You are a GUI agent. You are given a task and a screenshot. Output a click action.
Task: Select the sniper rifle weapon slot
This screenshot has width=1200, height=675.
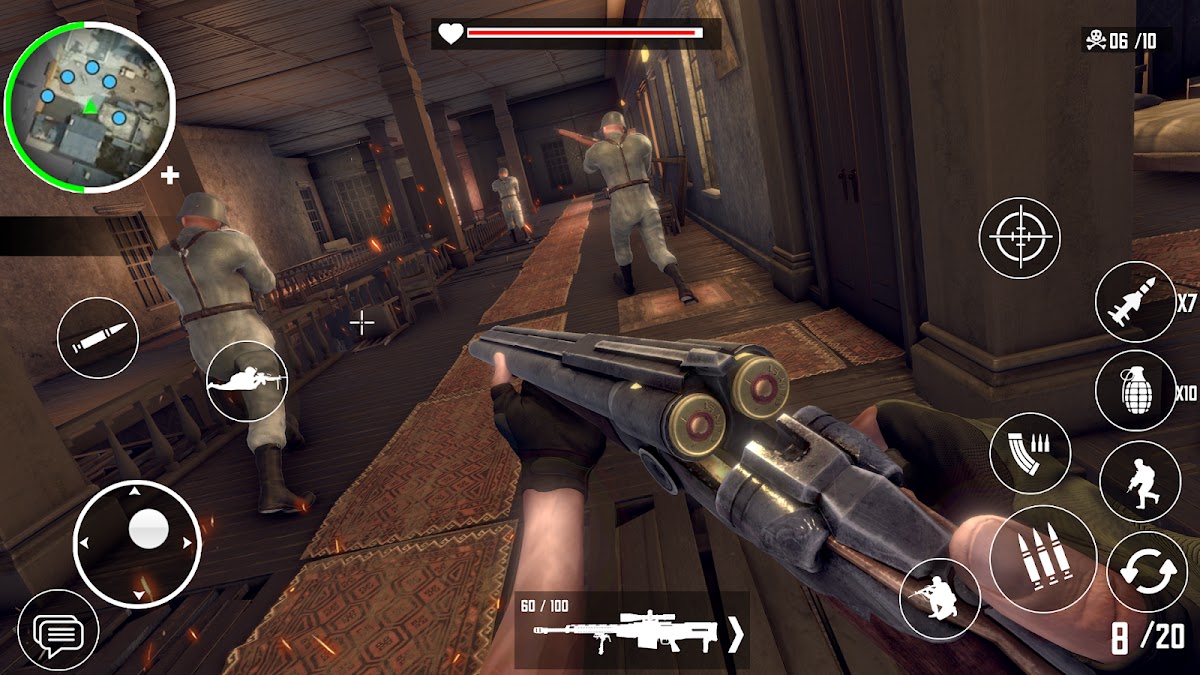pos(625,632)
